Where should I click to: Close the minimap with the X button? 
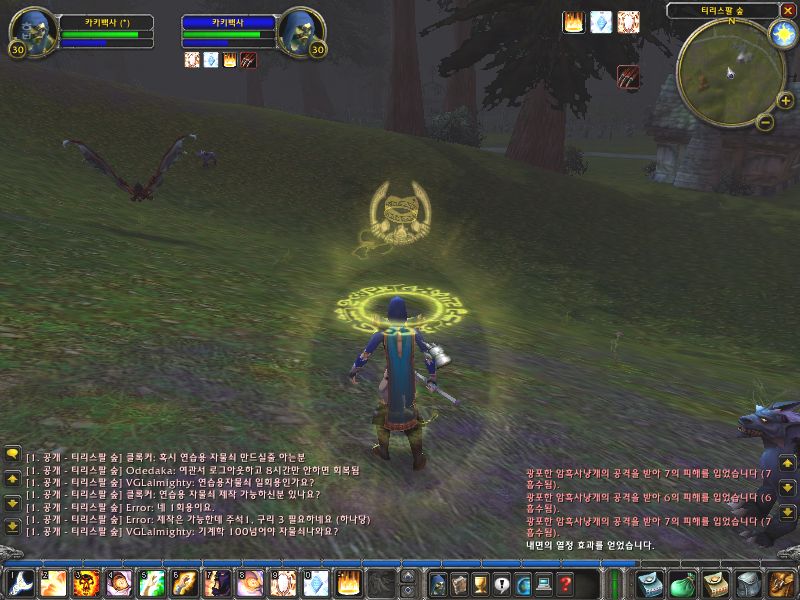tap(788, 10)
